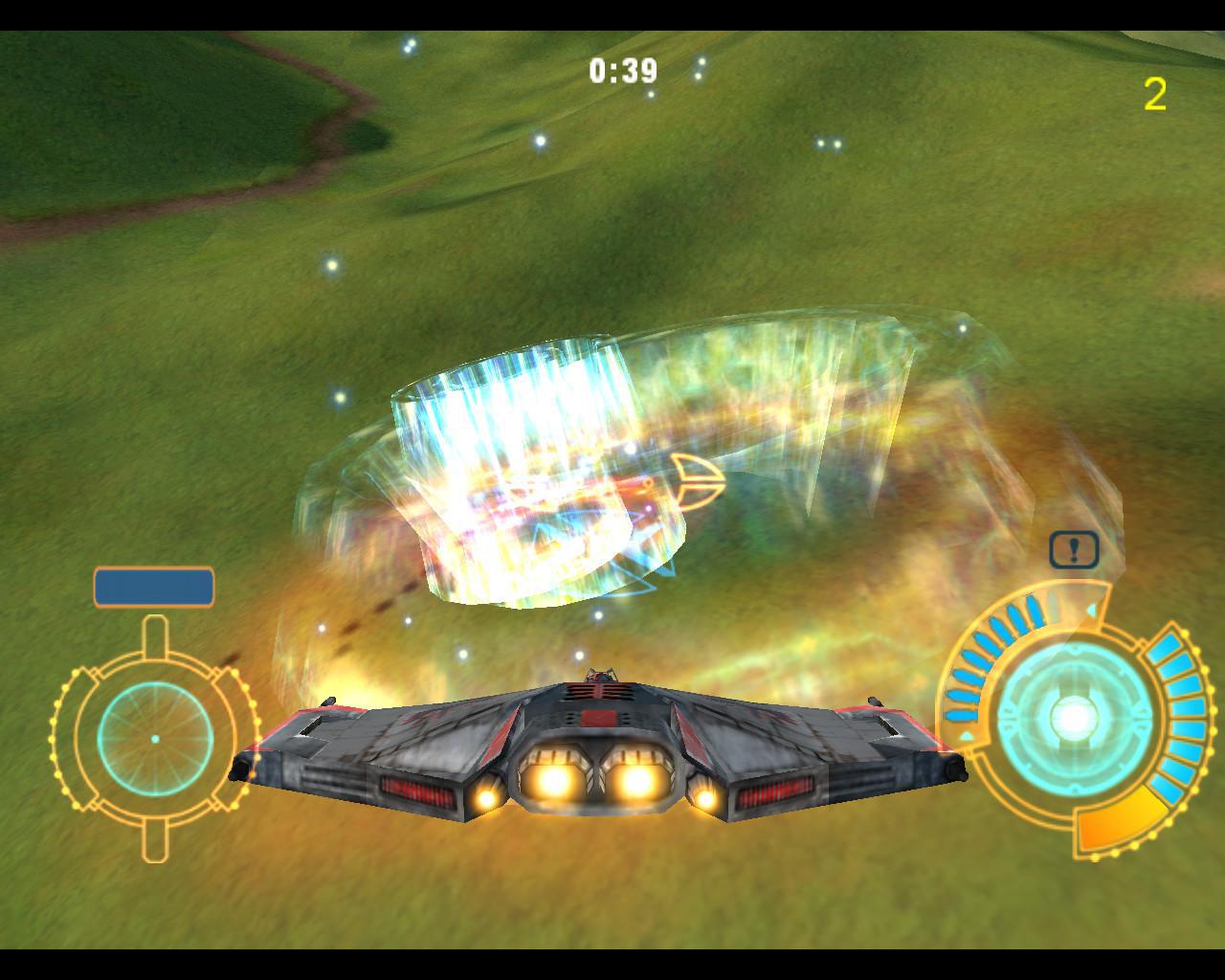The image size is (1225, 980).
Task: Toggle the blue status bar above the radar
Action: (x=151, y=585)
